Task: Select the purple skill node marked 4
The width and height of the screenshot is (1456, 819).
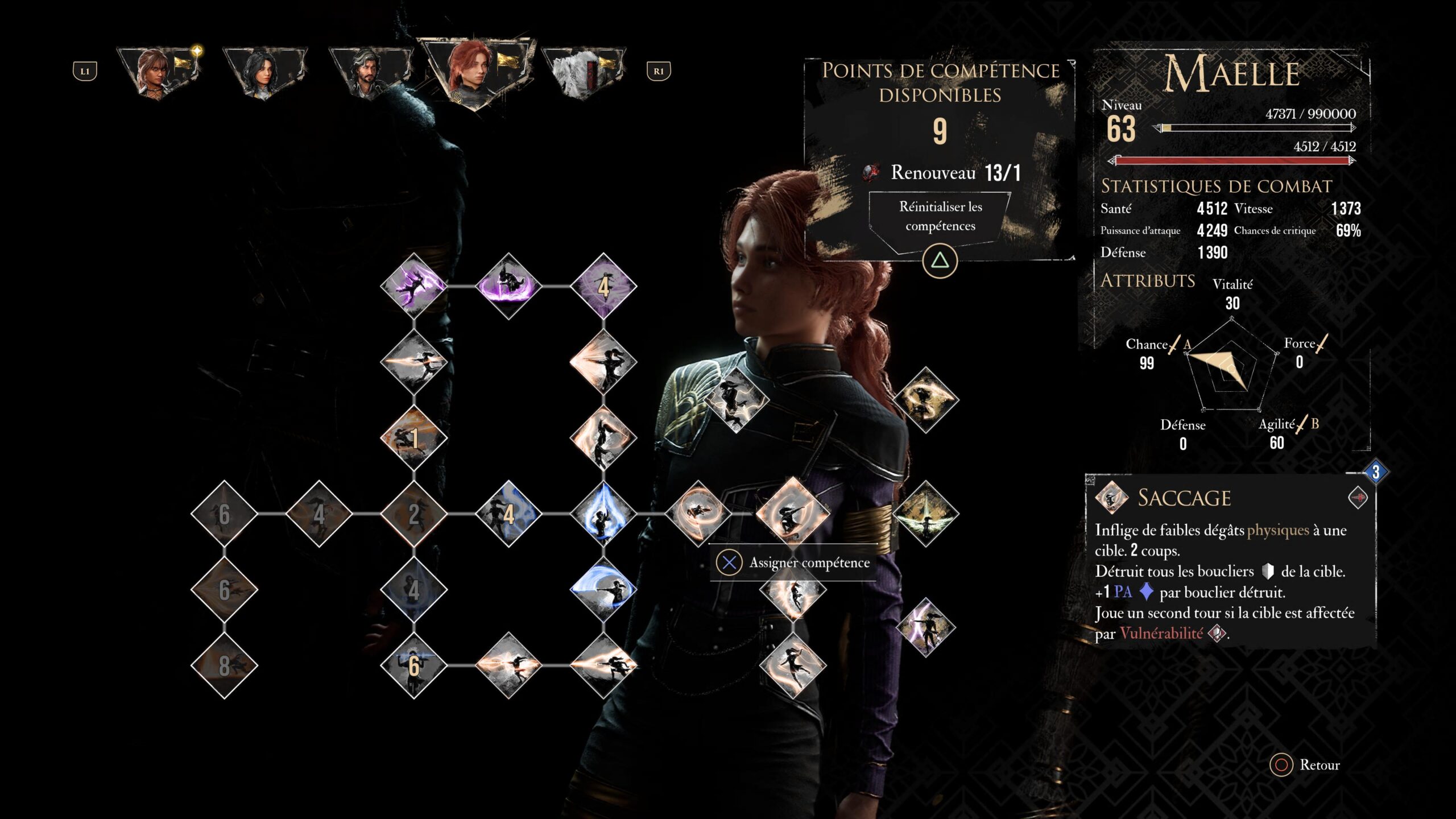Action: click(603, 286)
